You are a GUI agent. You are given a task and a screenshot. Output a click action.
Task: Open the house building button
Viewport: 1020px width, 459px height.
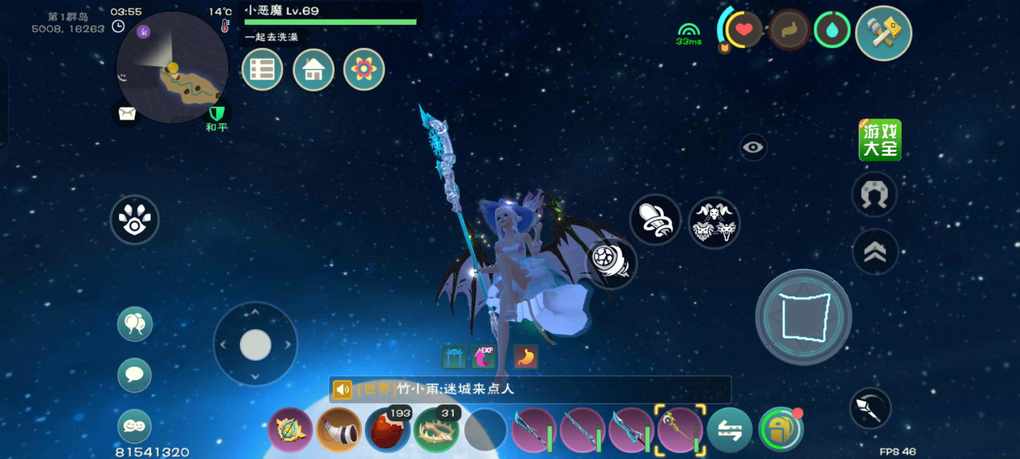tap(313, 70)
